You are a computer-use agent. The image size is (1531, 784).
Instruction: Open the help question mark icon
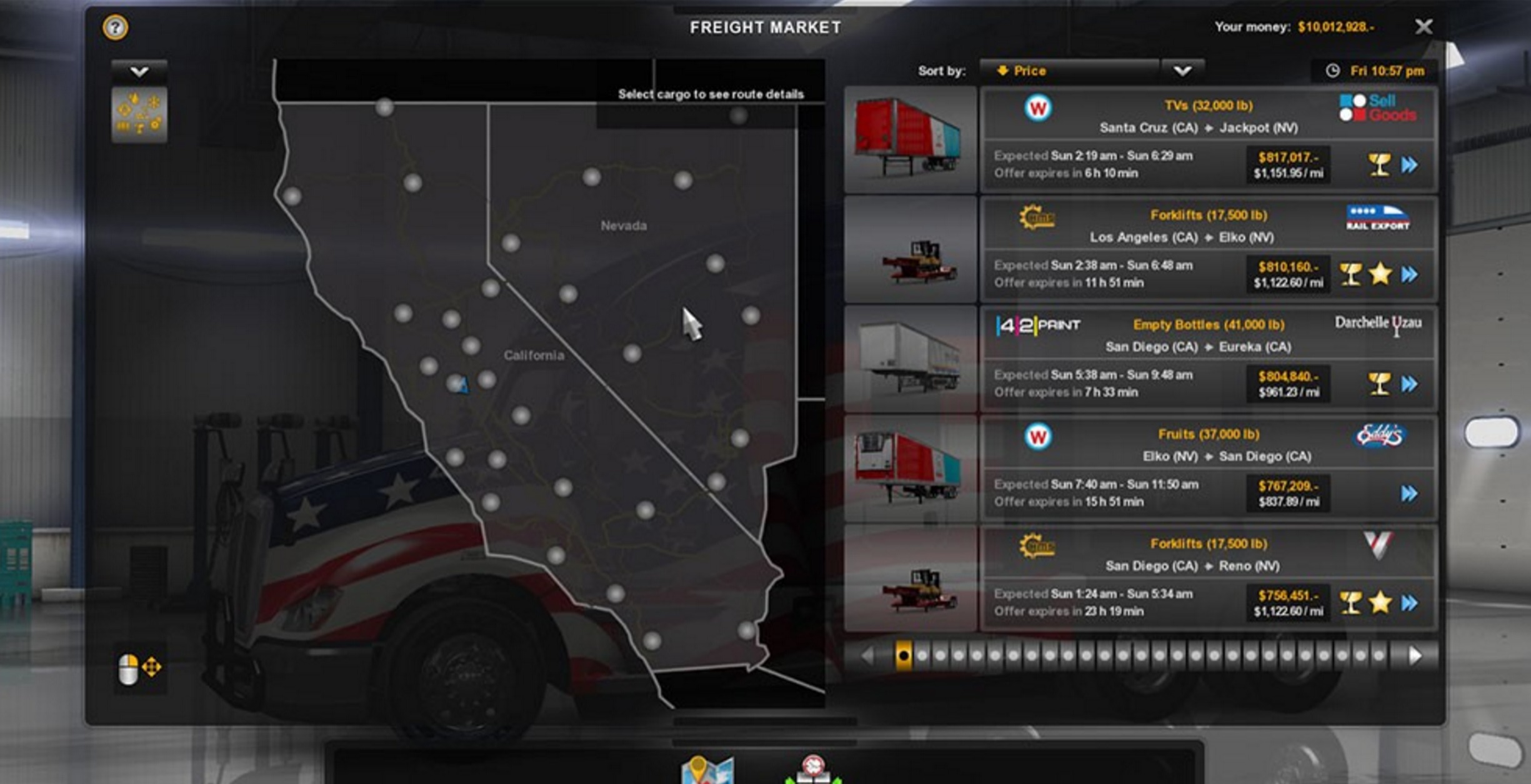pos(116,27)
